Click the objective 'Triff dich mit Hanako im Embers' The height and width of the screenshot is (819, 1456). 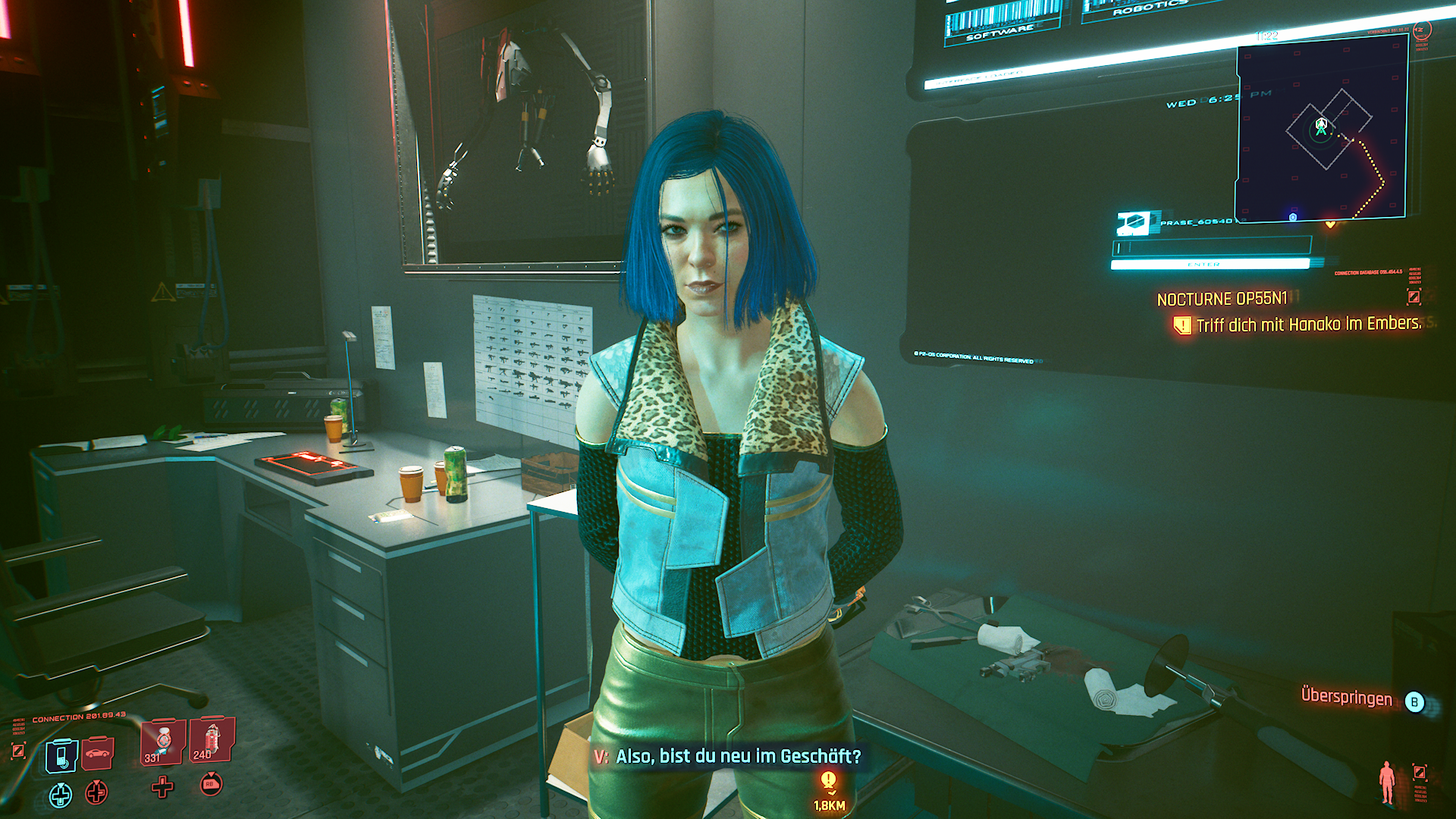point(1307,325)
